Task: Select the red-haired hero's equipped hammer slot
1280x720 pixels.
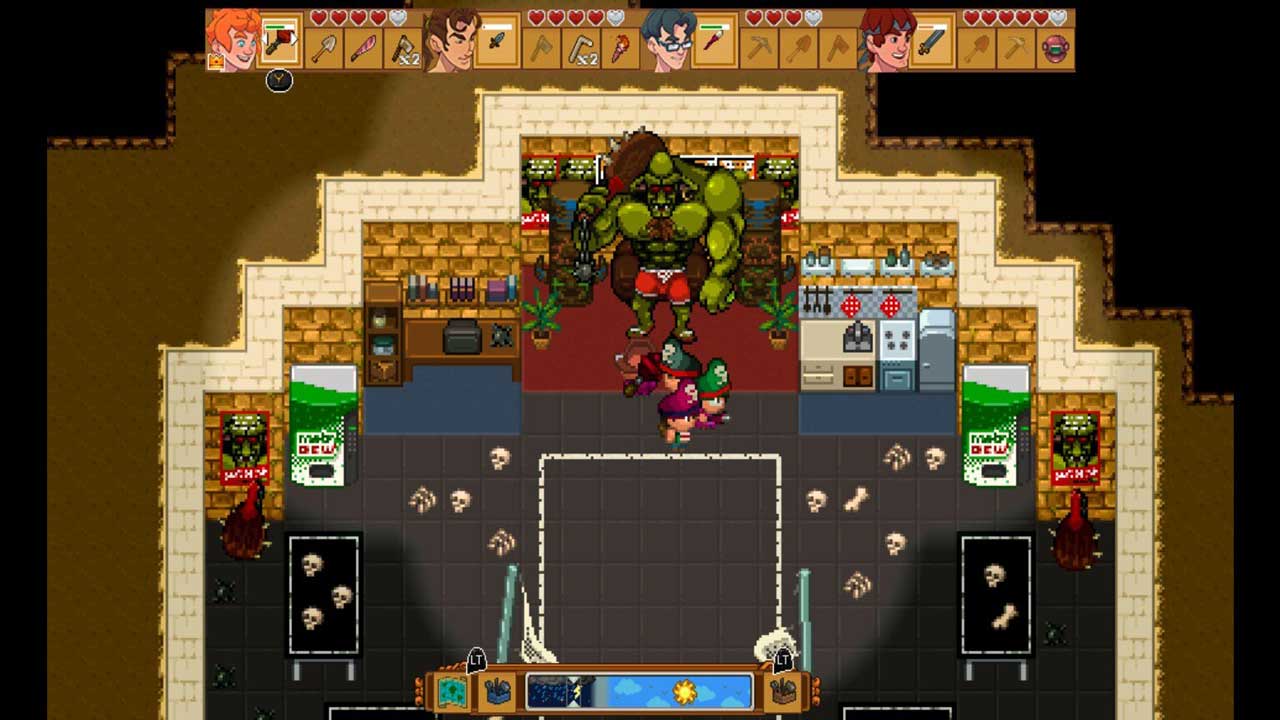Action: (281, 42)
